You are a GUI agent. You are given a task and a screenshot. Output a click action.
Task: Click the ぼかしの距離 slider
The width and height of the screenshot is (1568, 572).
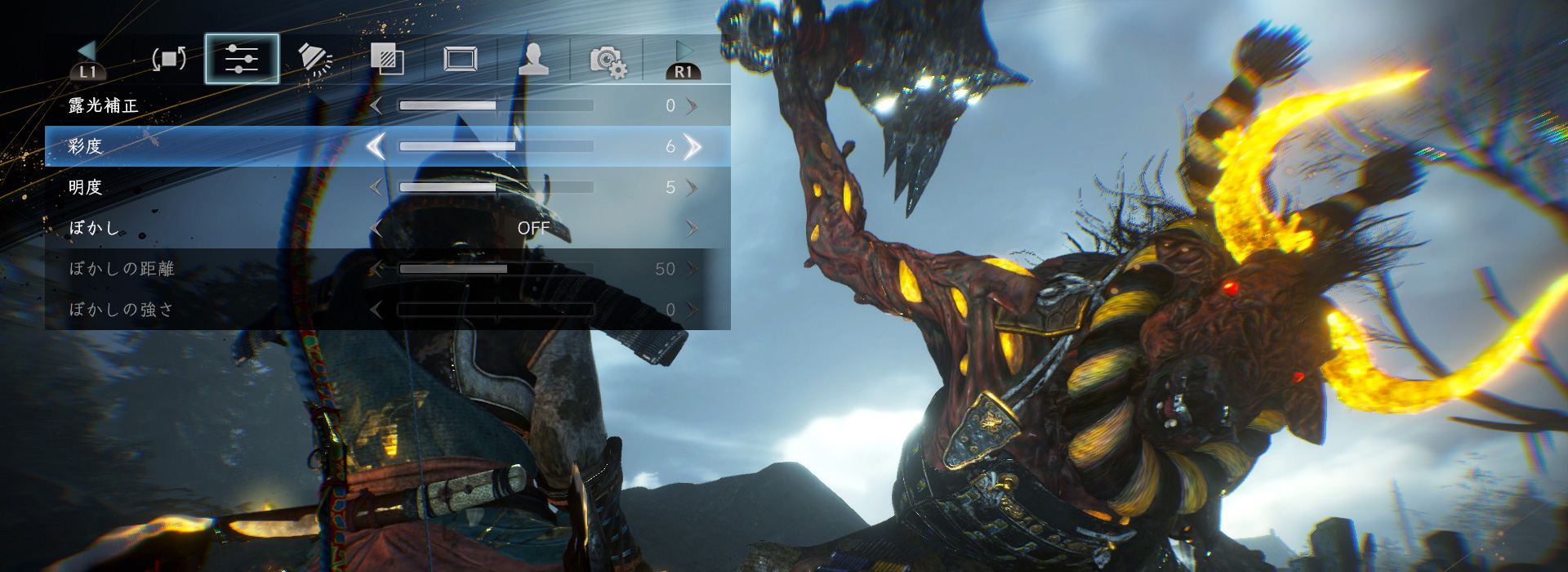[x=496, y=269]
